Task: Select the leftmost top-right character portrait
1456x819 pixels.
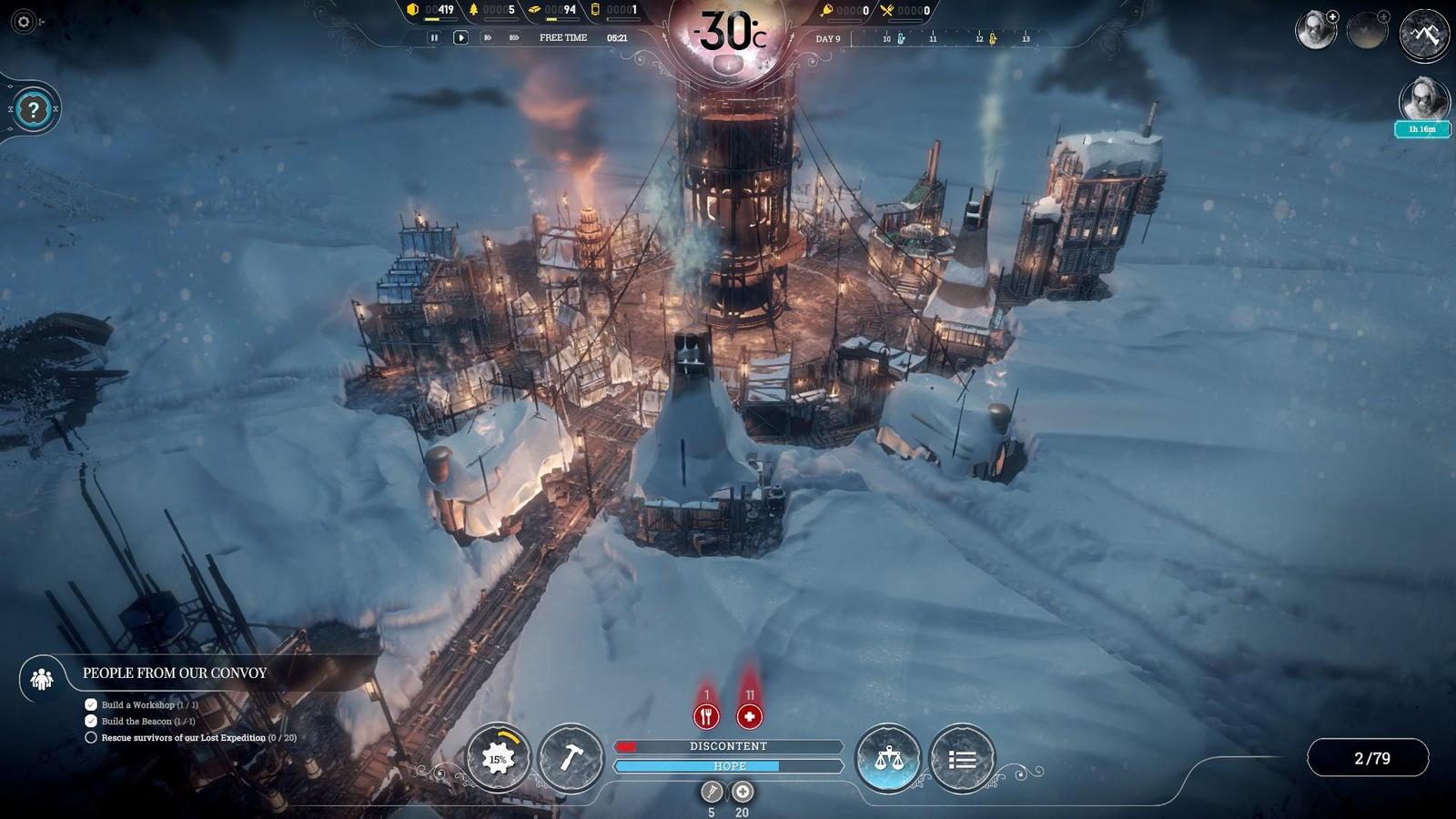Action: click(1315, 31)
